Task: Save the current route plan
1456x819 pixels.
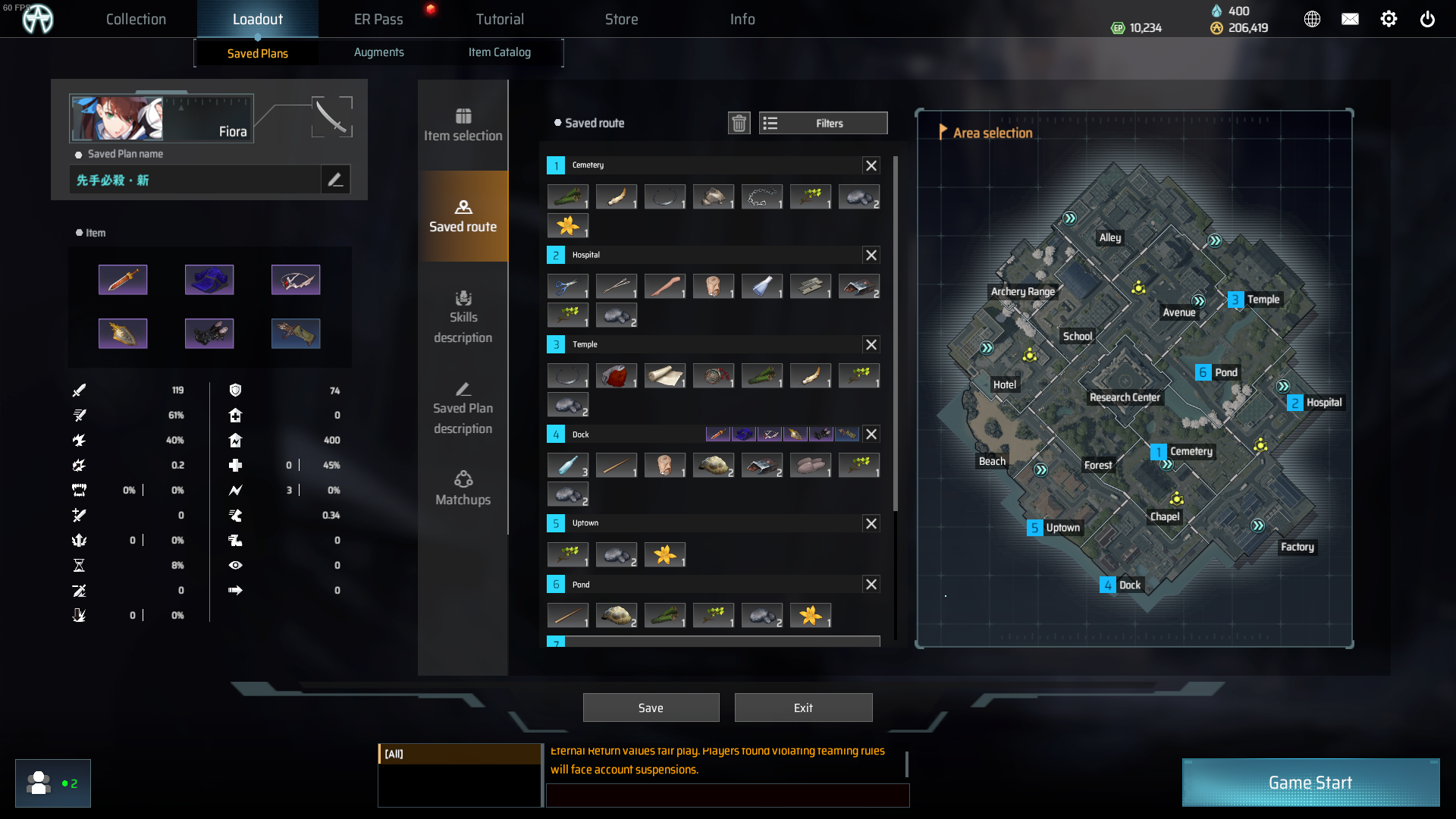Action: click(x=651, y=708)
